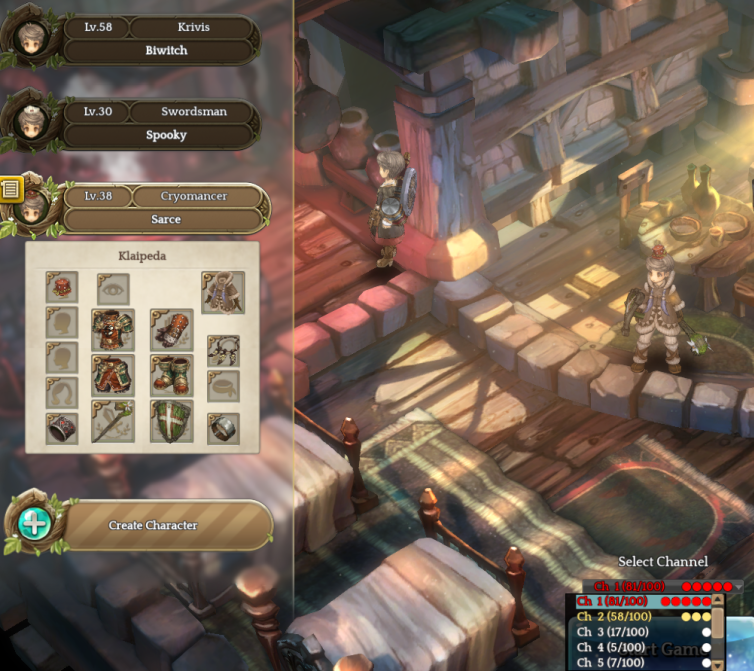The width and height of the screenshot is (754, 671).
Task: Inspect the fur coat costume slot
Action: pyautogui.click(x=223, y=292)
